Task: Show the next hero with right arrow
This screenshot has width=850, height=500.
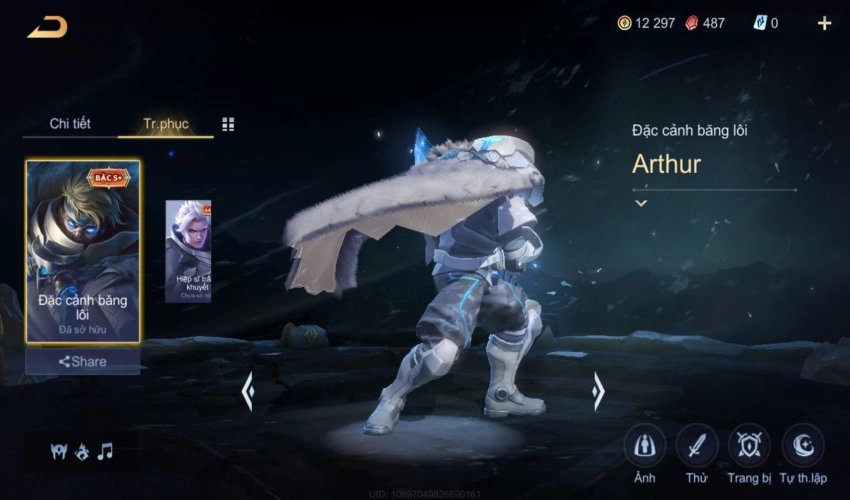Action: point(598,391)
